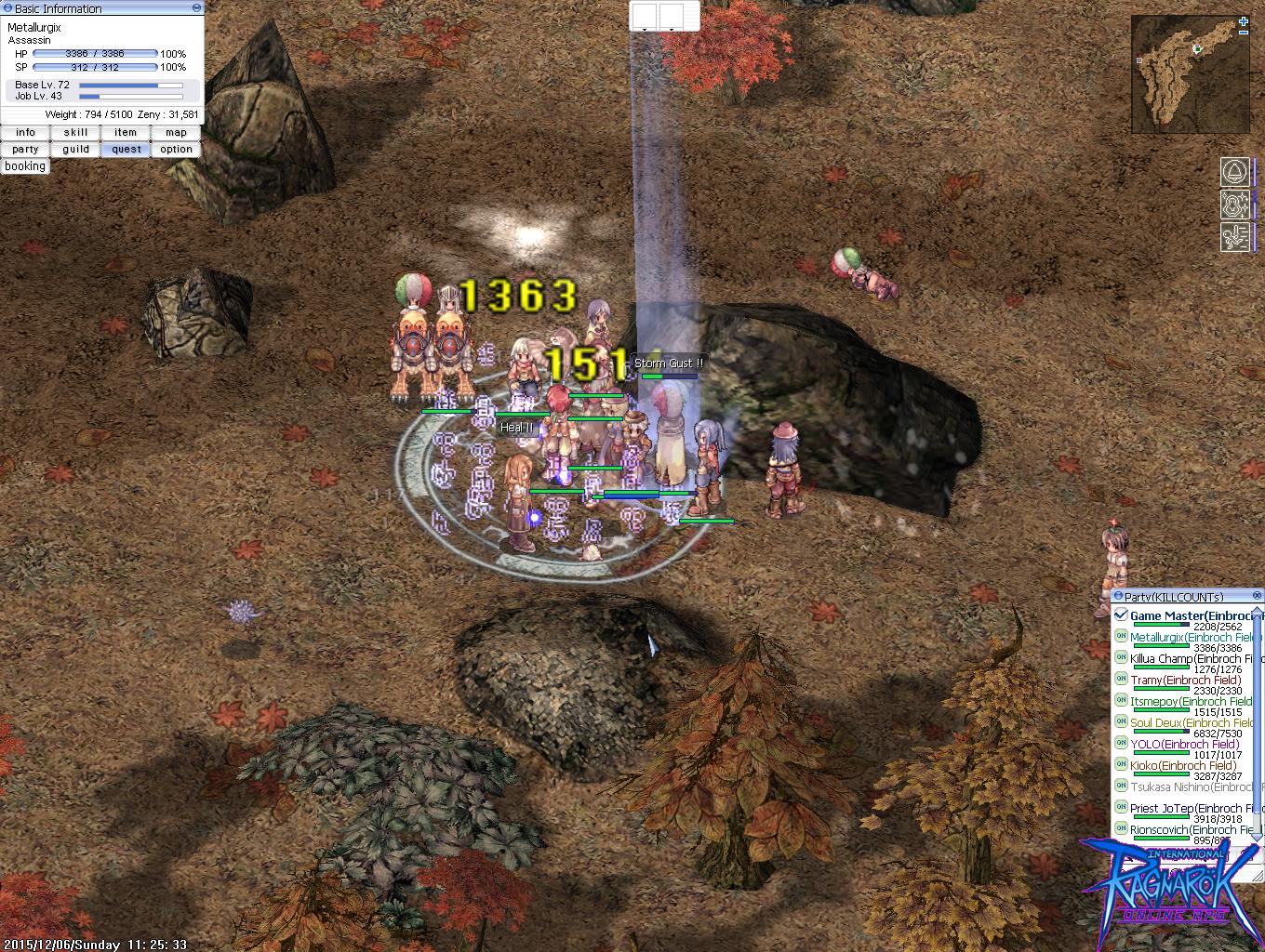This screenshot has width=1265, height=952.
Task: Open the option menu button
Action: [x=175, y=149]
